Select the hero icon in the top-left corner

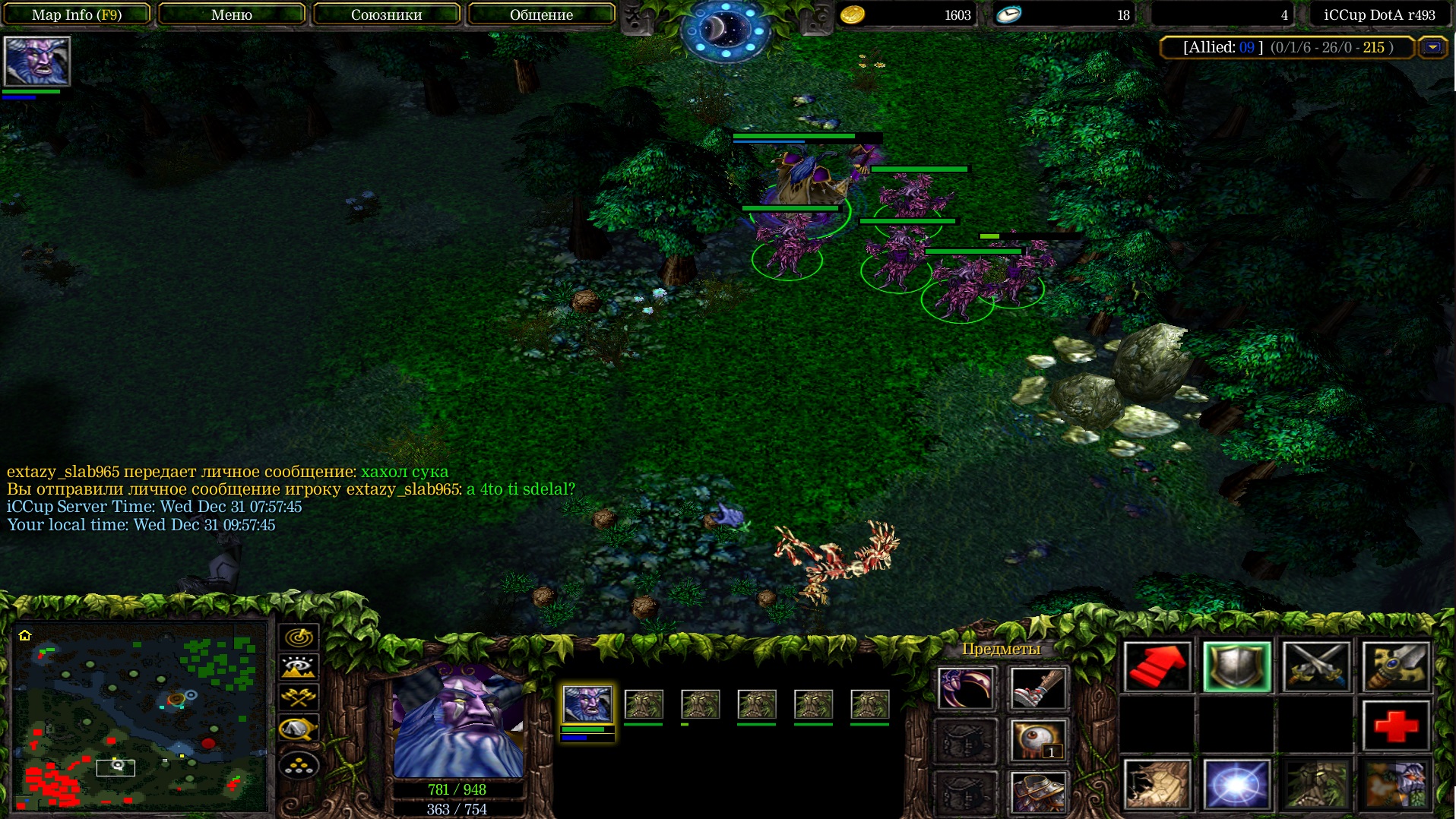pyautogui.click(x=36, y=61)
